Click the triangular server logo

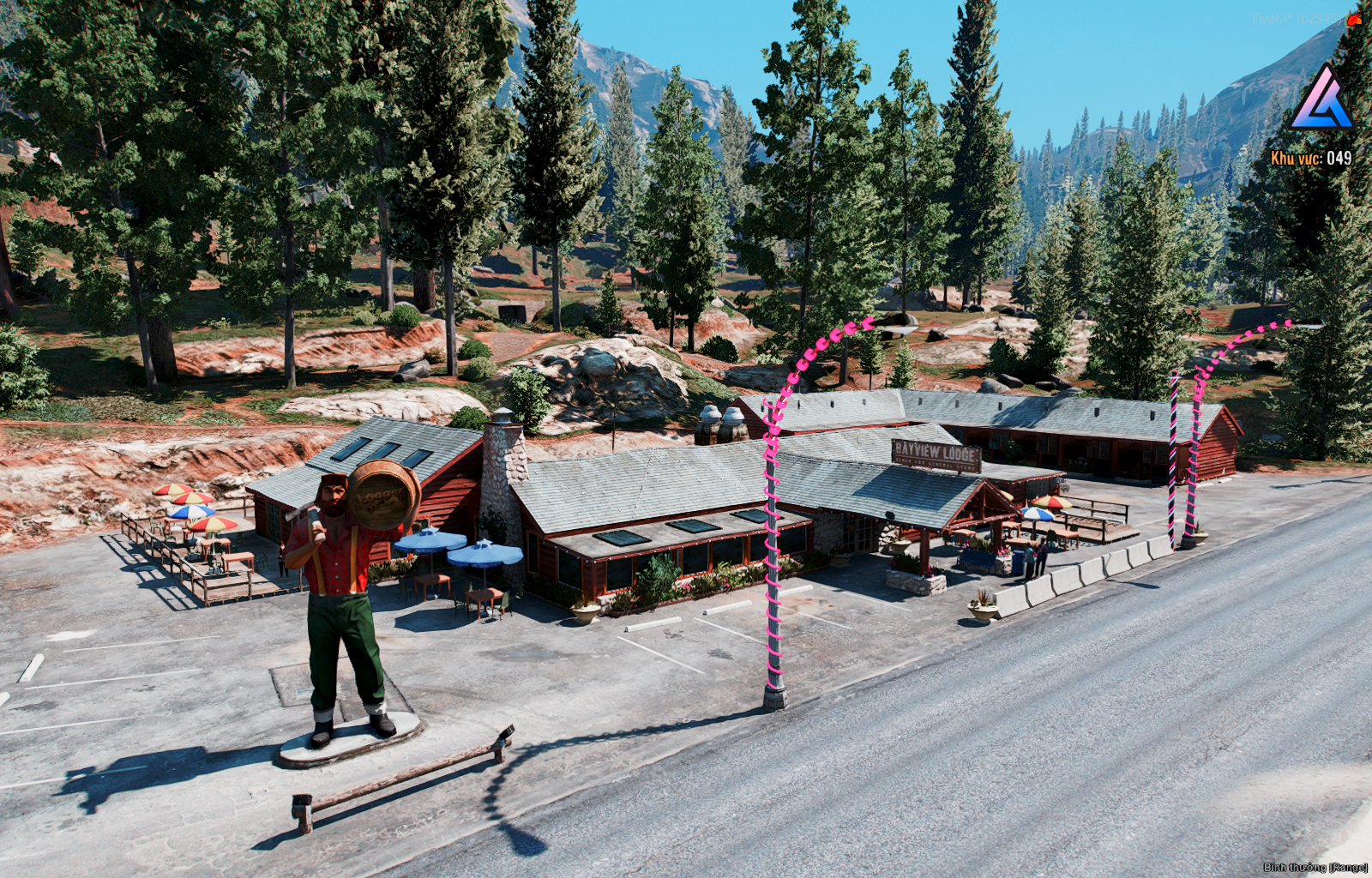pyautogui.click(x=1321, y=99)
